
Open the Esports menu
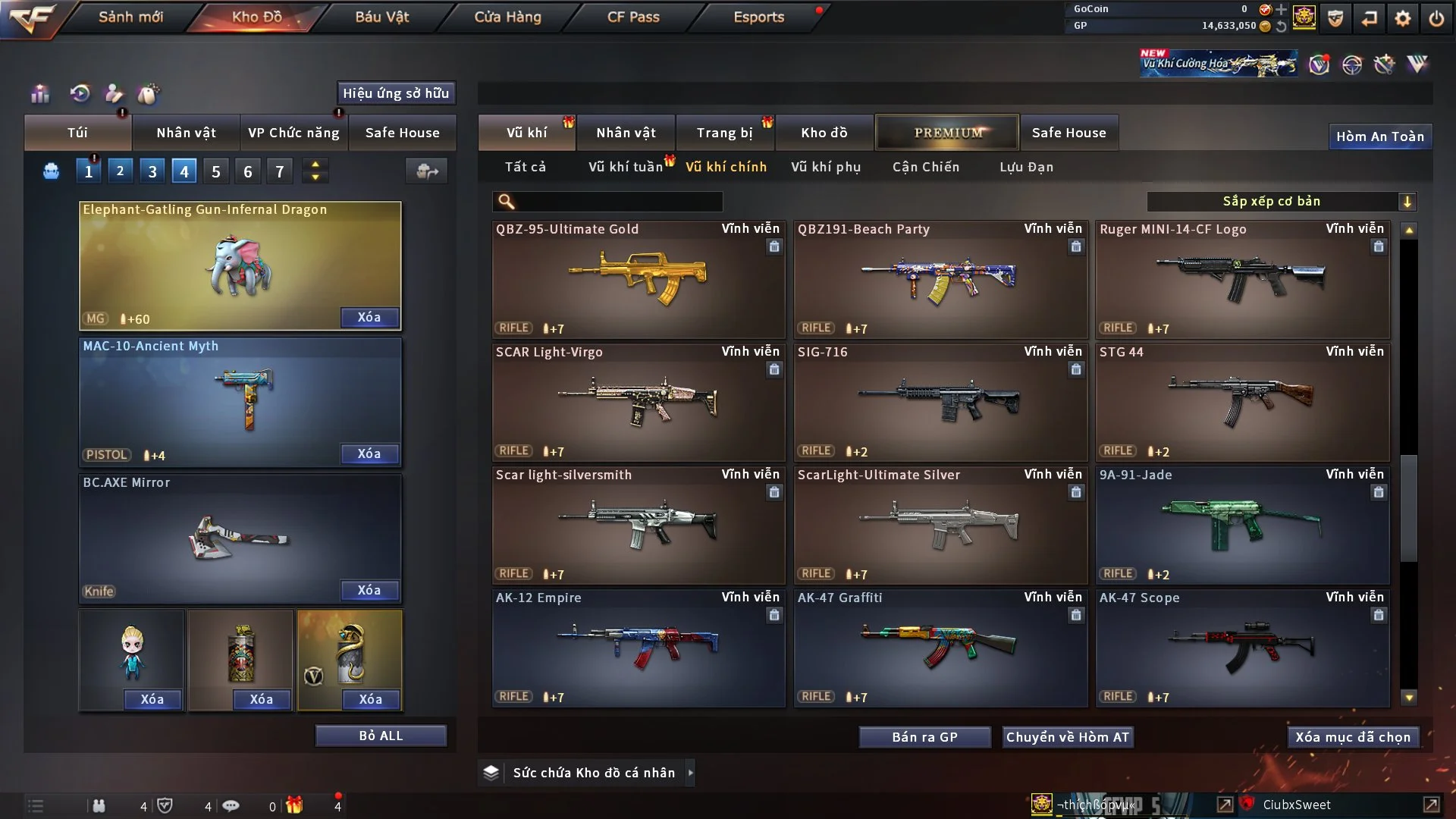(758, 17)
